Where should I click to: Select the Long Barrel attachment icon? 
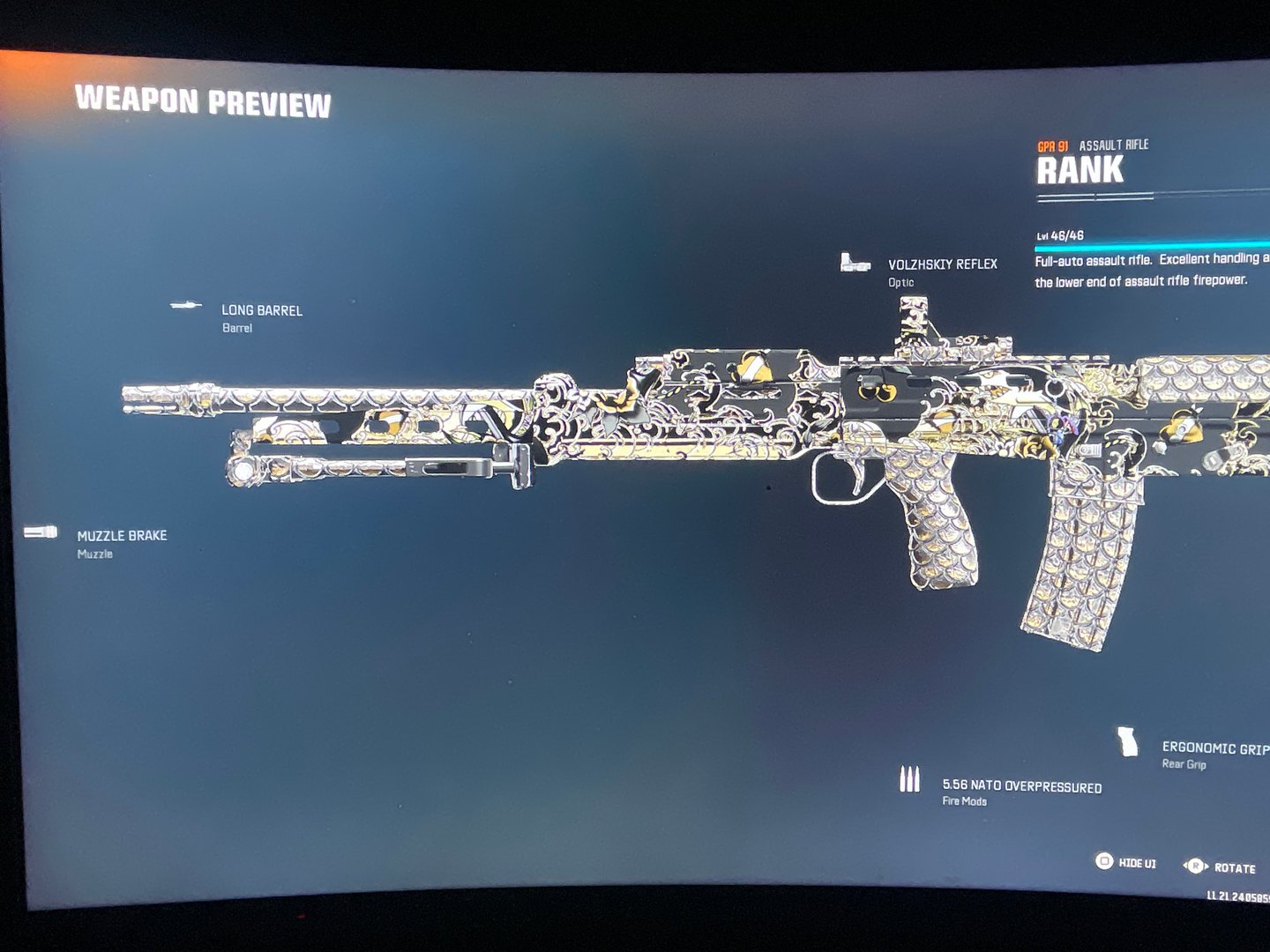187,304
